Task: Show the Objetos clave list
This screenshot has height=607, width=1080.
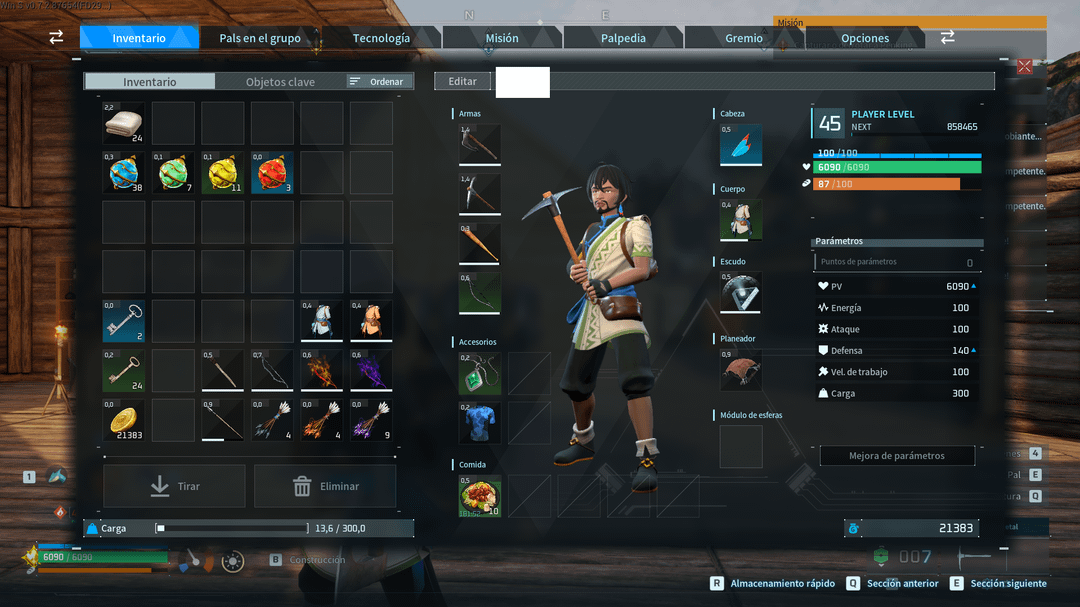Action: [x=280, y=82]
